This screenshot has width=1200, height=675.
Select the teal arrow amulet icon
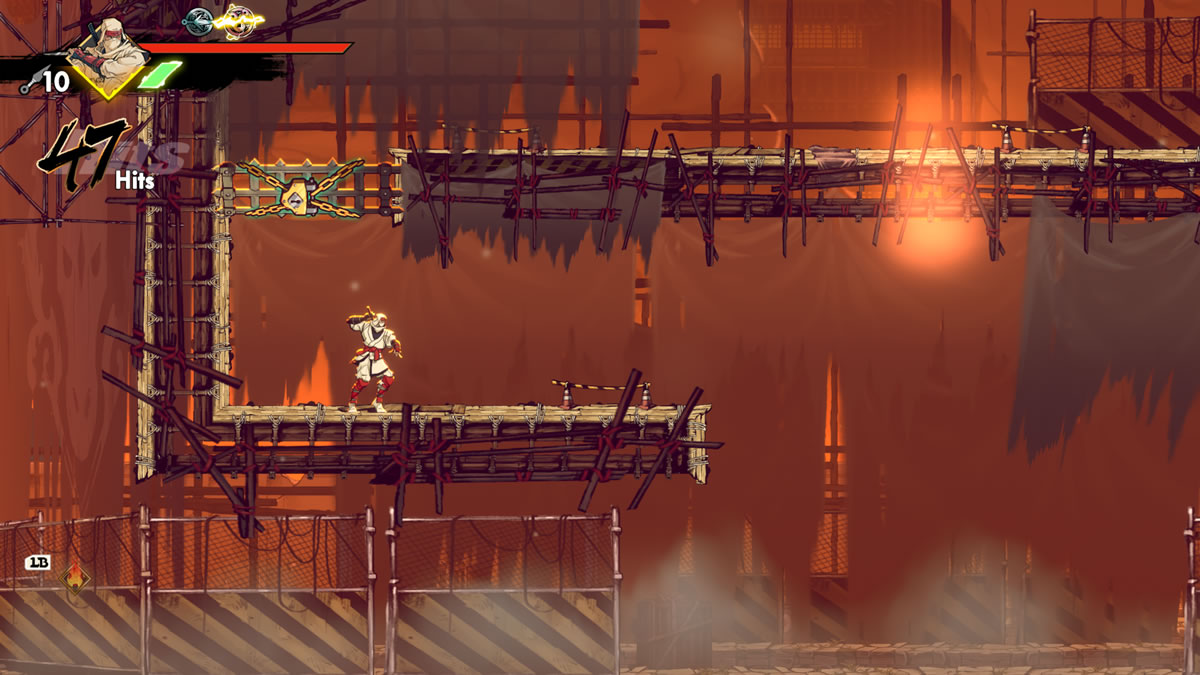pyautogui.click(x=199, y=19)
